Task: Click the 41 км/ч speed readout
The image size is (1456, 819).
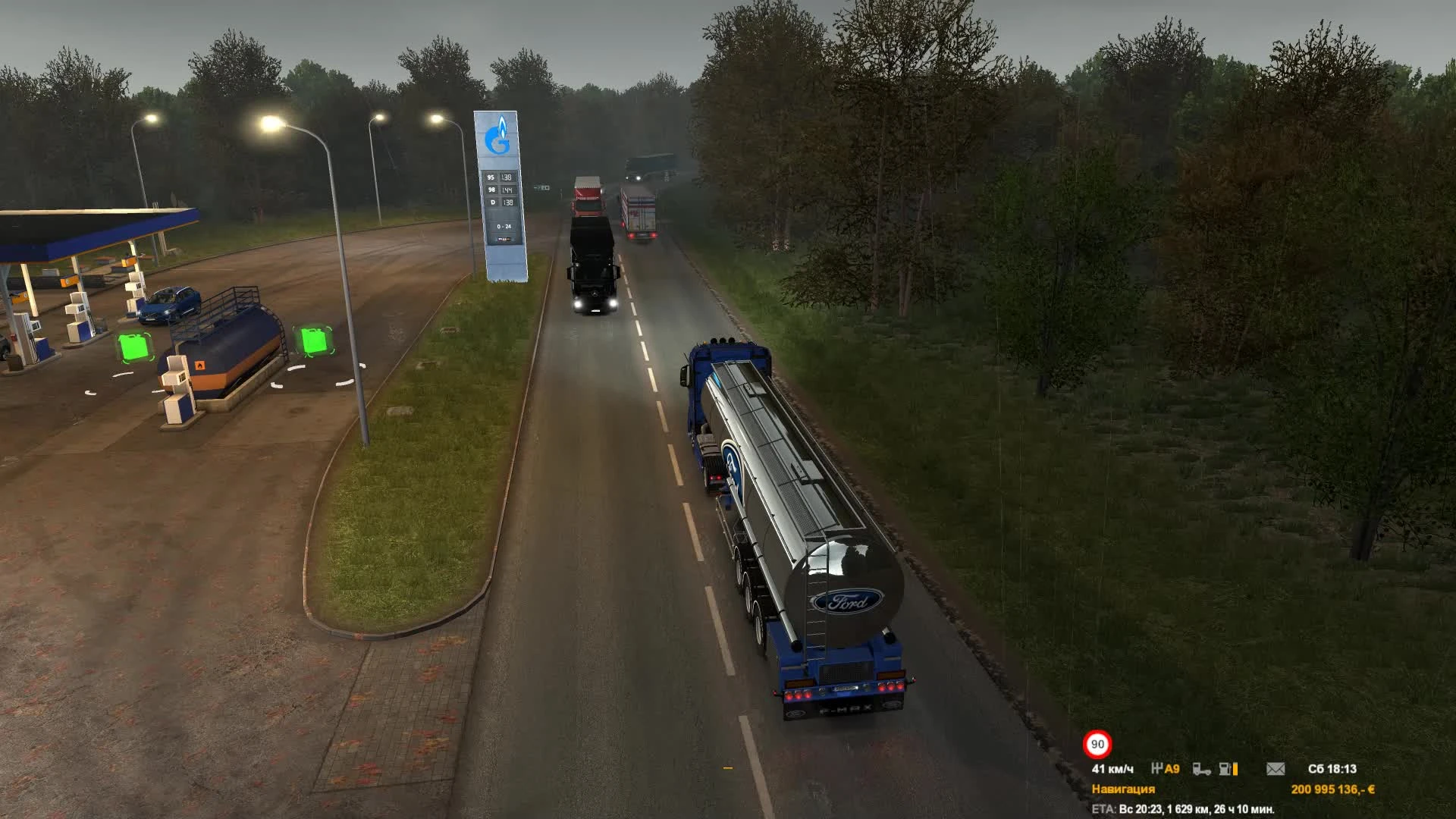Action: [x=1112, y=770]
